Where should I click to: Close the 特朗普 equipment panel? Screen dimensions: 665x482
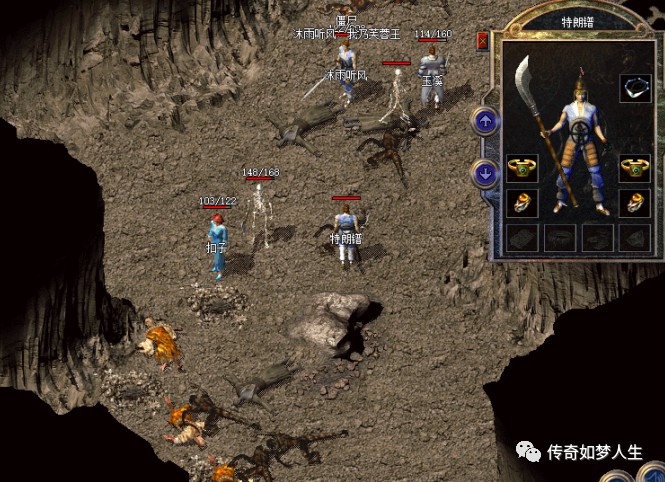[482, 41]
